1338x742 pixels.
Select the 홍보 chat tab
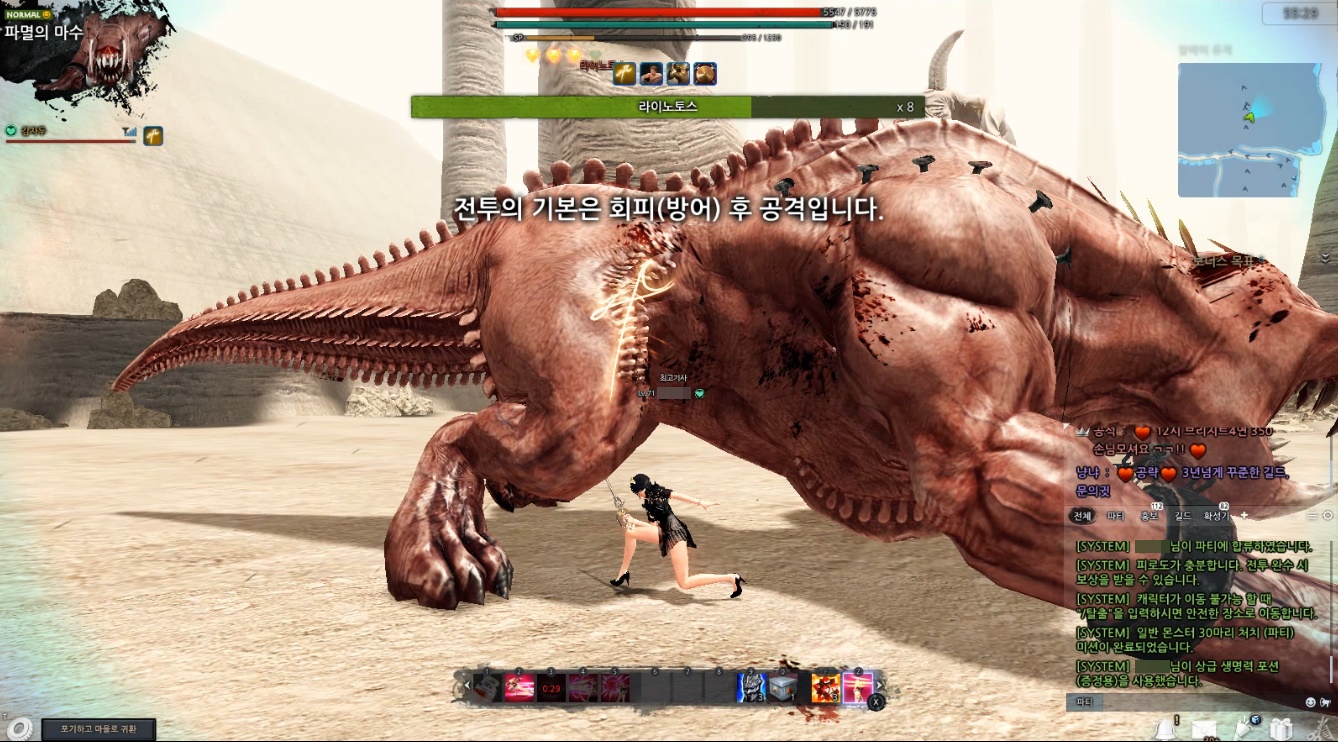(1149, 516)
